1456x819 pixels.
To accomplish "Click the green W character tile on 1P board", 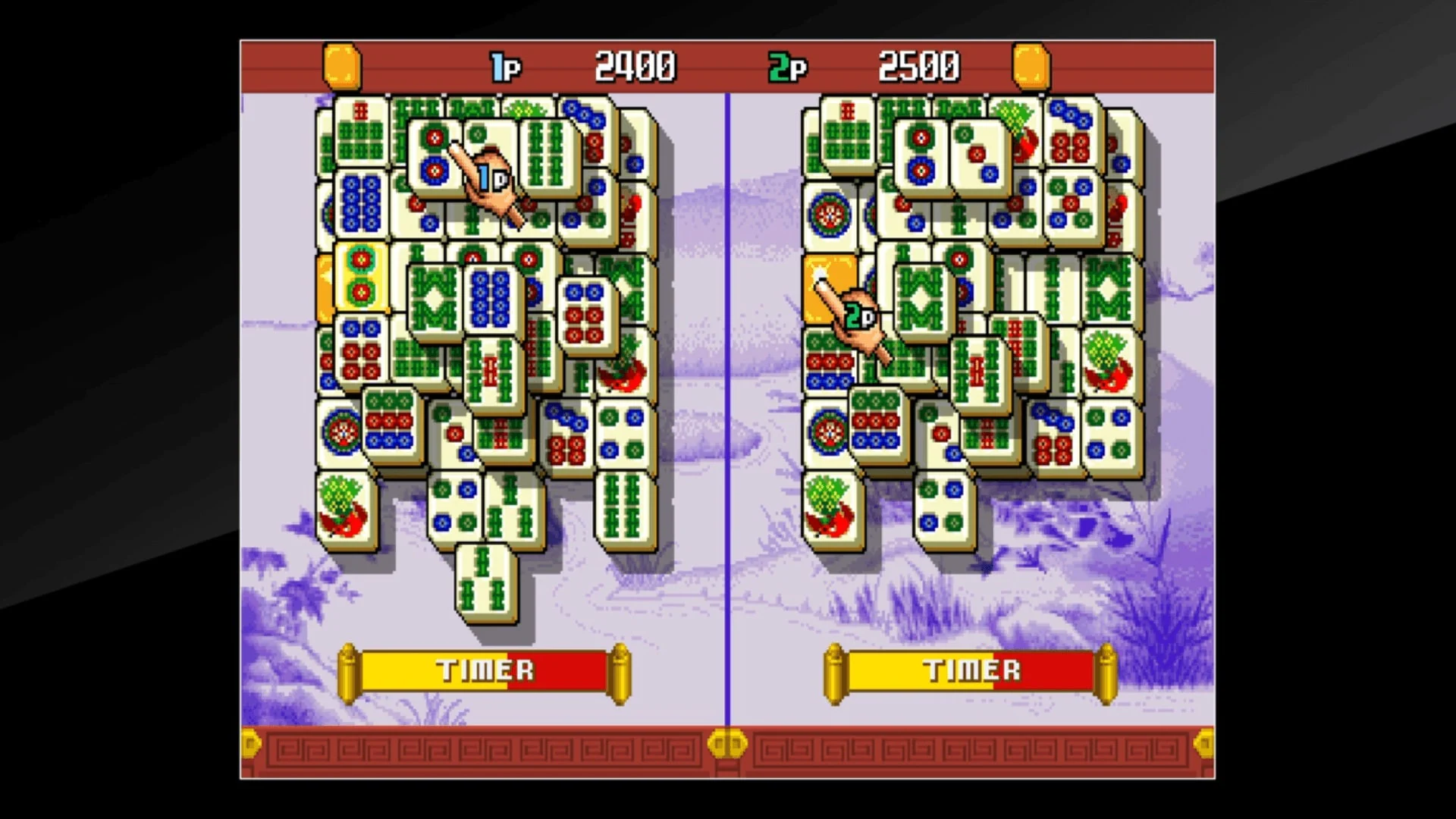I will click(x=435, y=299).
